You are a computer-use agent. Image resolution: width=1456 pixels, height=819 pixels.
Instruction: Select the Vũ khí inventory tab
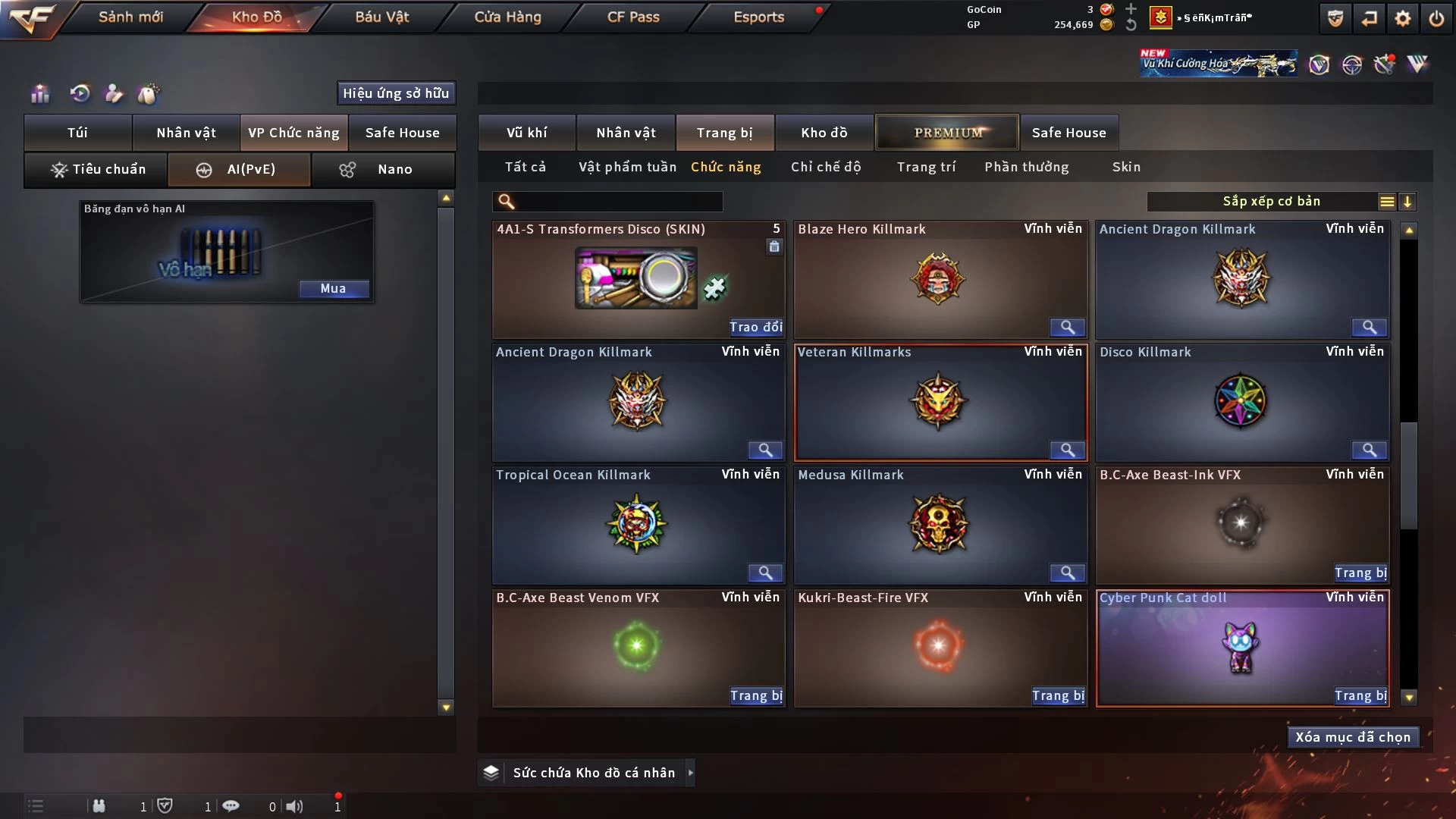526,133
